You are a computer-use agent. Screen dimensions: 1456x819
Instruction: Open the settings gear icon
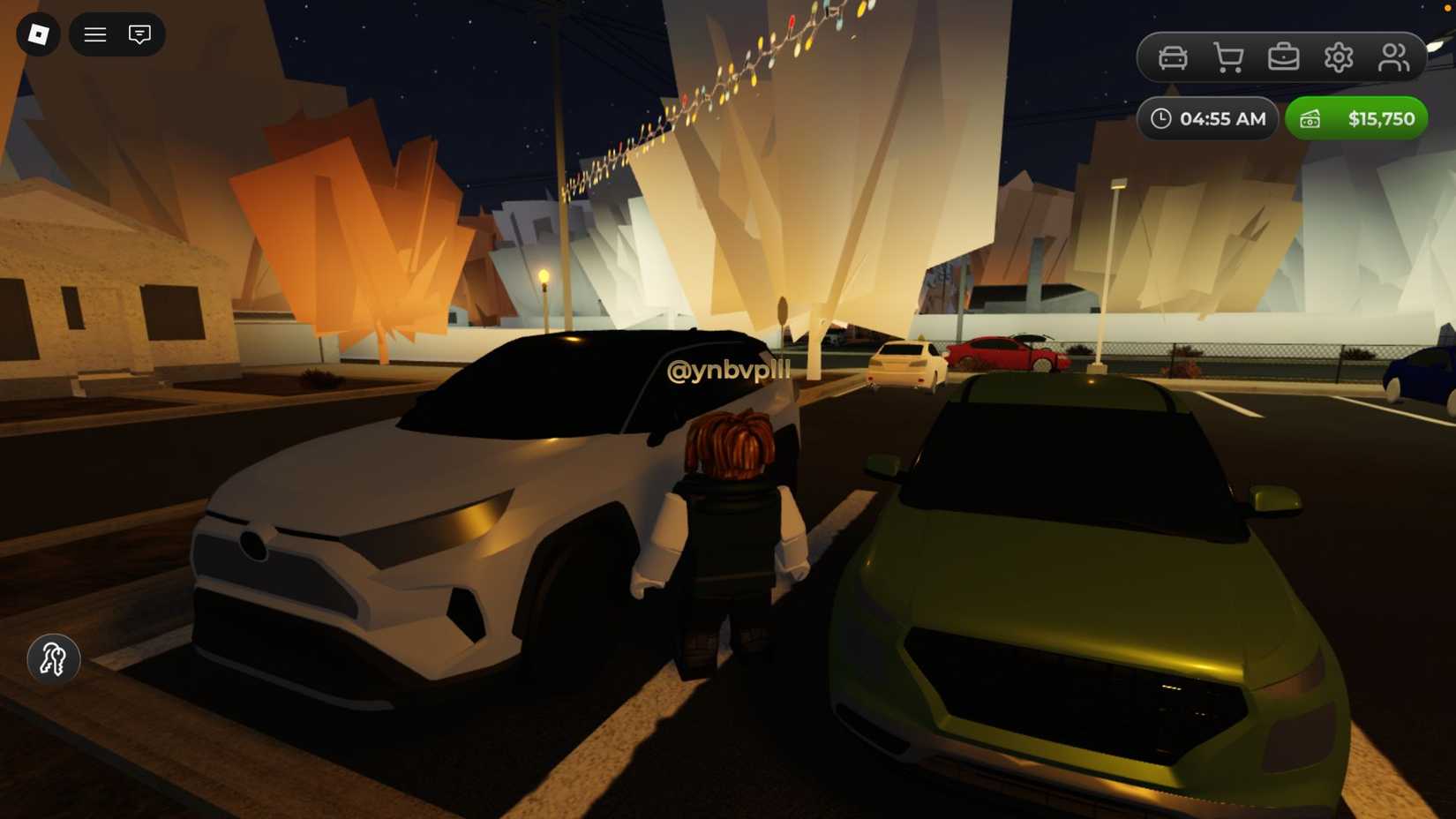[1340, 56]
